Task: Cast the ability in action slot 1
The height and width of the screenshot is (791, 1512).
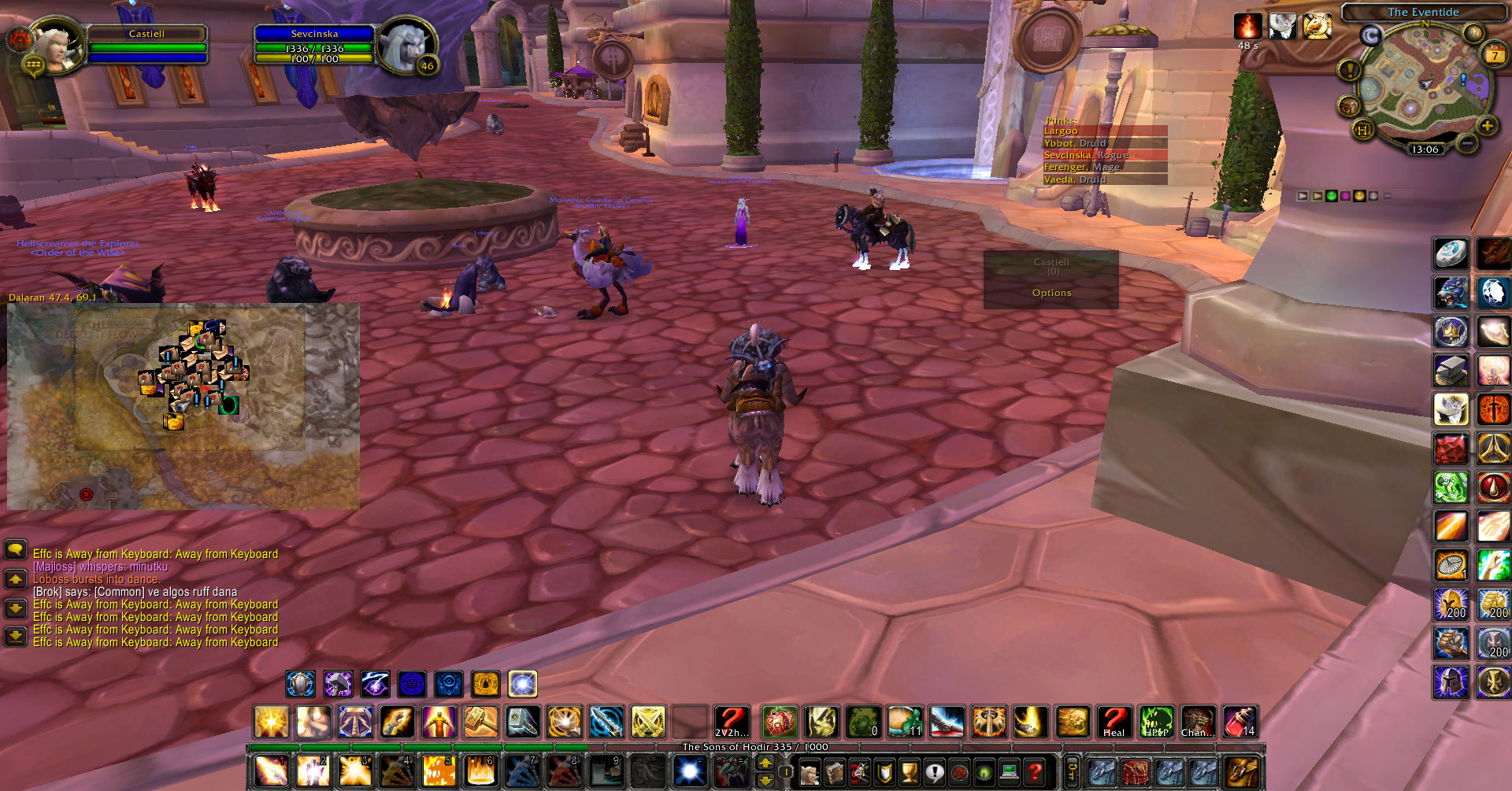Action: 271,771
